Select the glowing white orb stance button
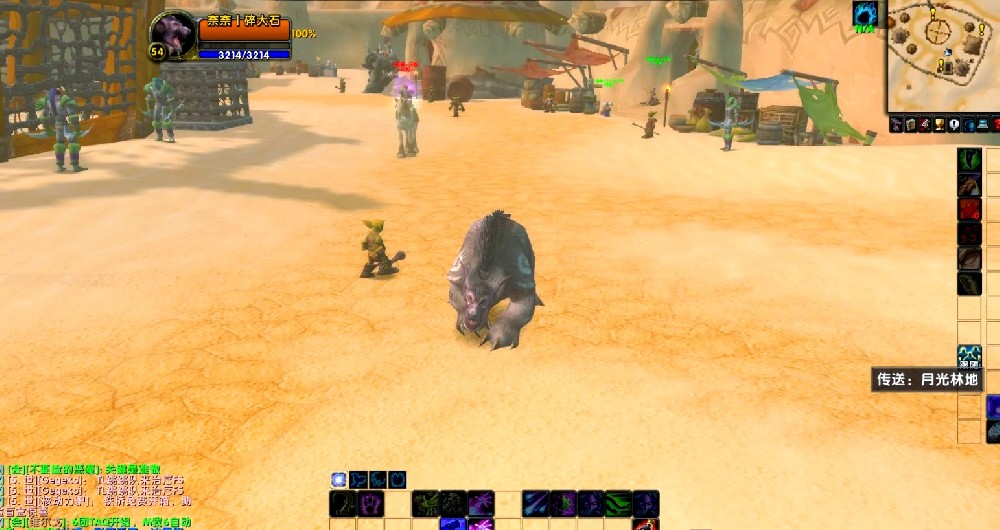This screenshot has height=530, width=1000. click(x=339, y=480)
